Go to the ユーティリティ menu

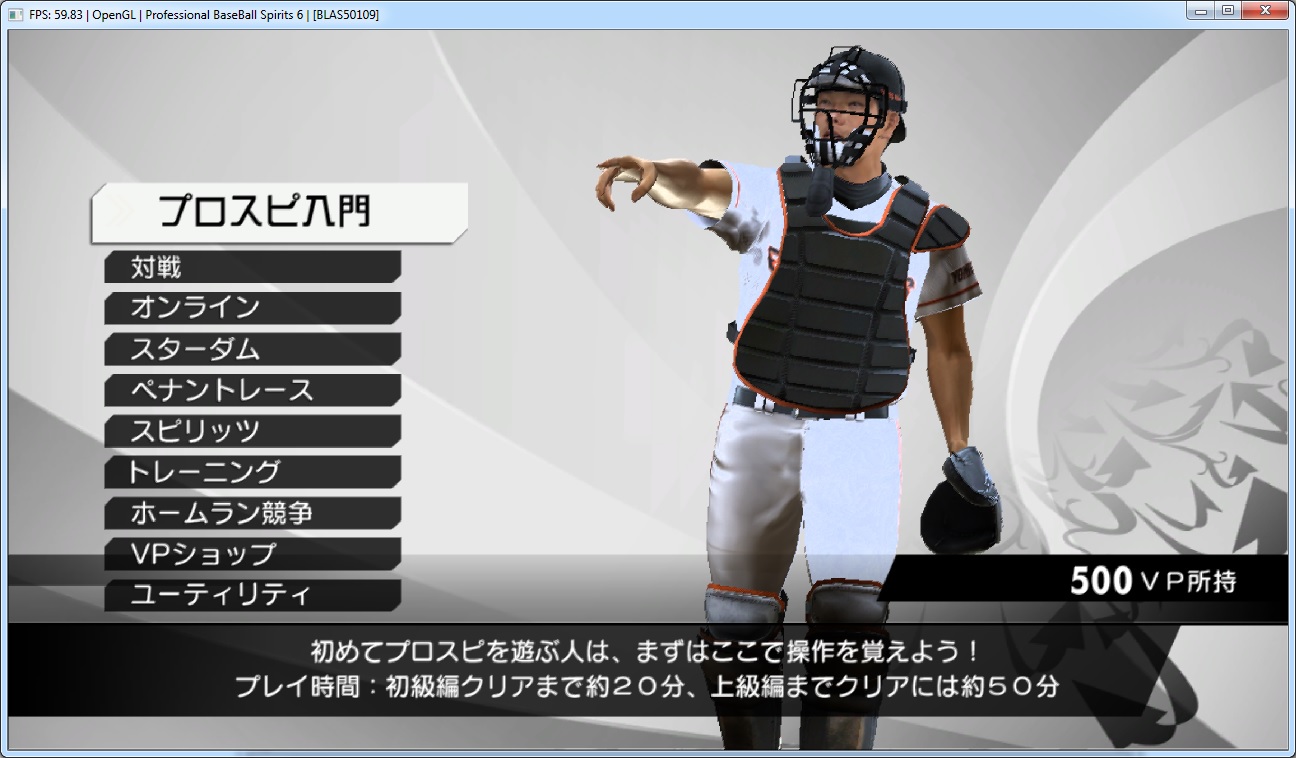[252, 595]
